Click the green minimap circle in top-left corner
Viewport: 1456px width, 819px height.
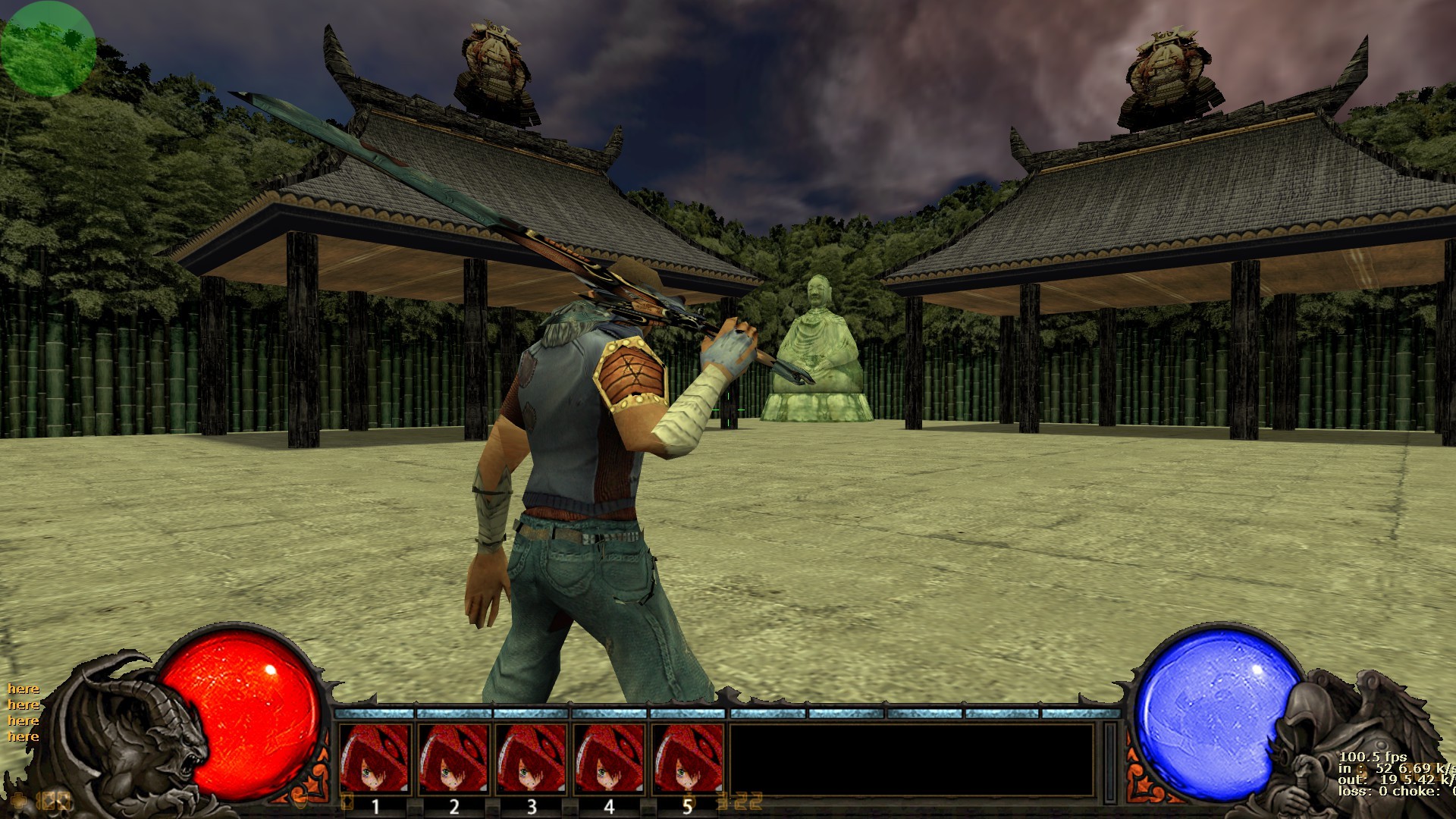click(48, 48)
